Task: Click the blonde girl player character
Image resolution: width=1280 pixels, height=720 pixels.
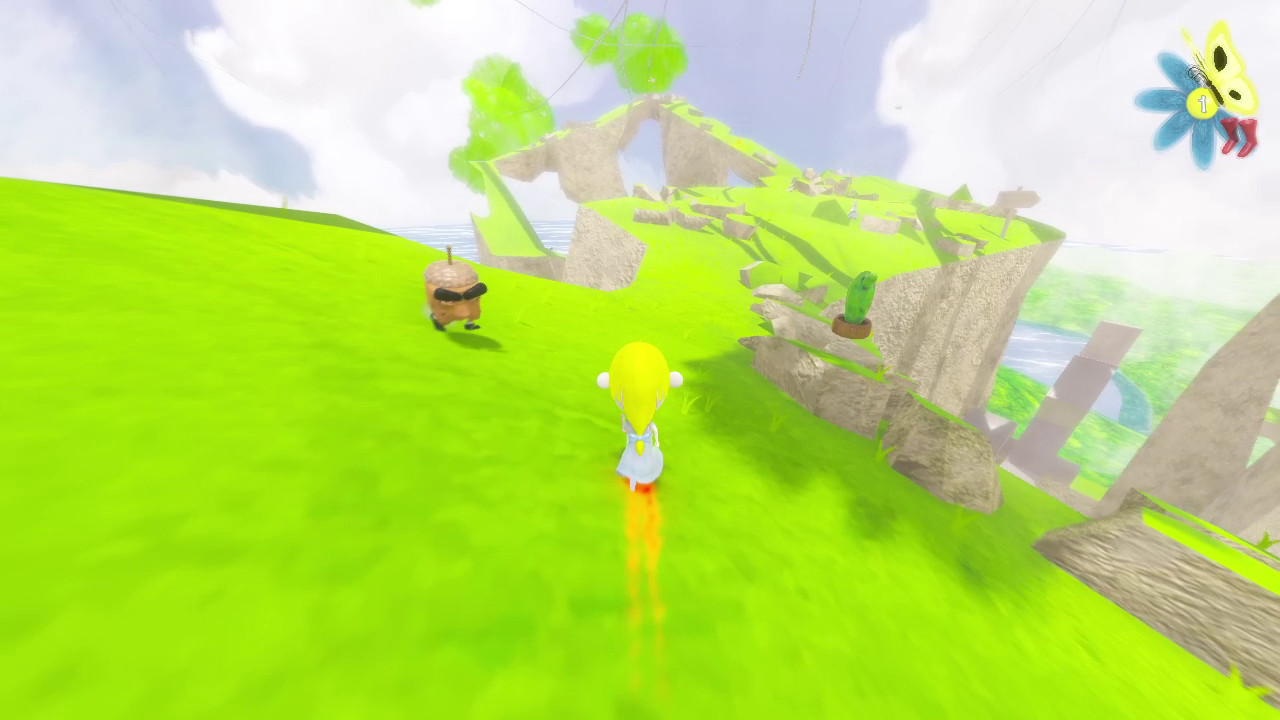Action: (x=640, y=420)
